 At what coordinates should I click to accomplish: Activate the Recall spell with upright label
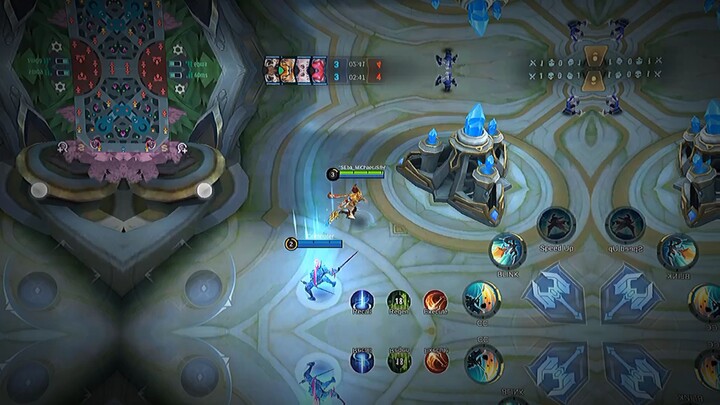[362, 301]
